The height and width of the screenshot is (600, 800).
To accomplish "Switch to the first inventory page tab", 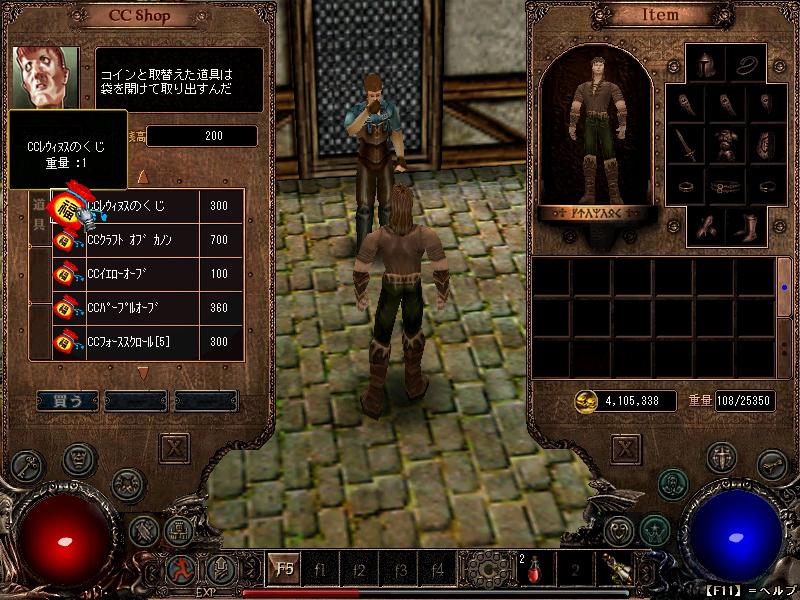I will 784,286.
